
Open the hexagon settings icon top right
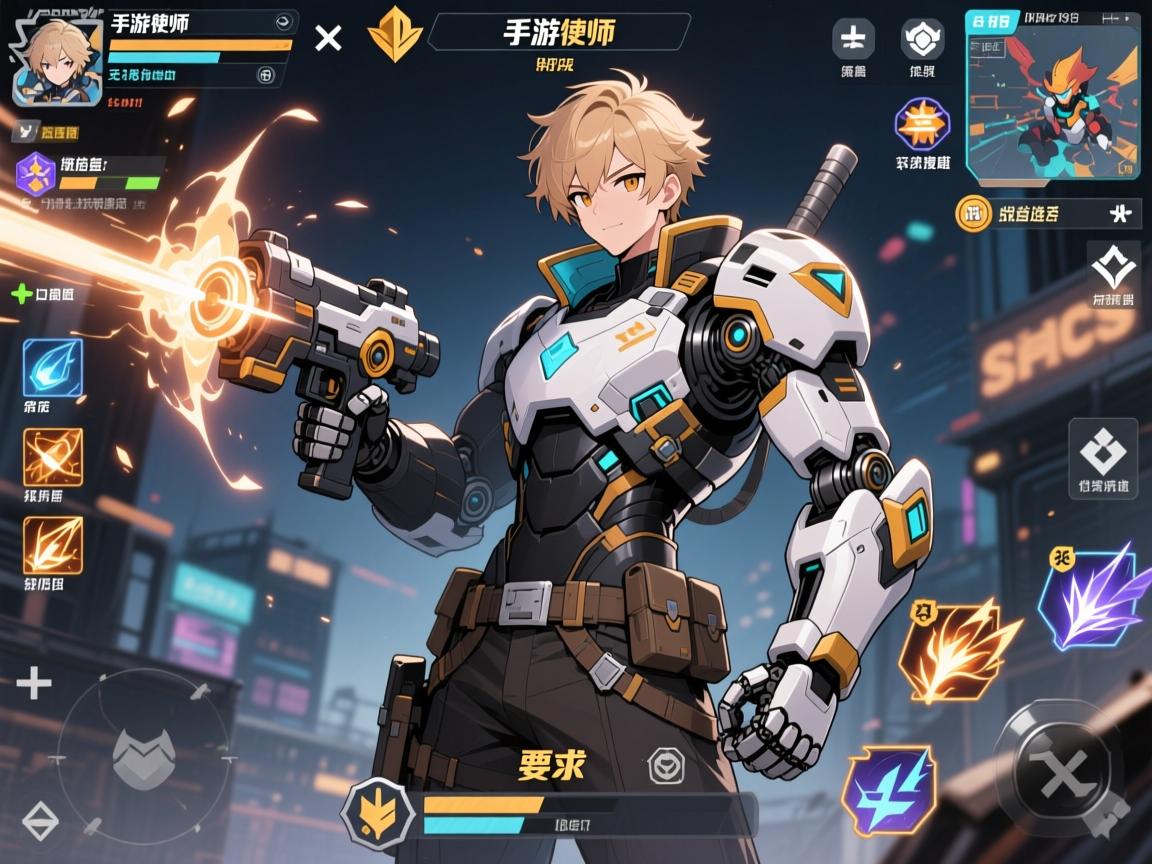point(922,39)
